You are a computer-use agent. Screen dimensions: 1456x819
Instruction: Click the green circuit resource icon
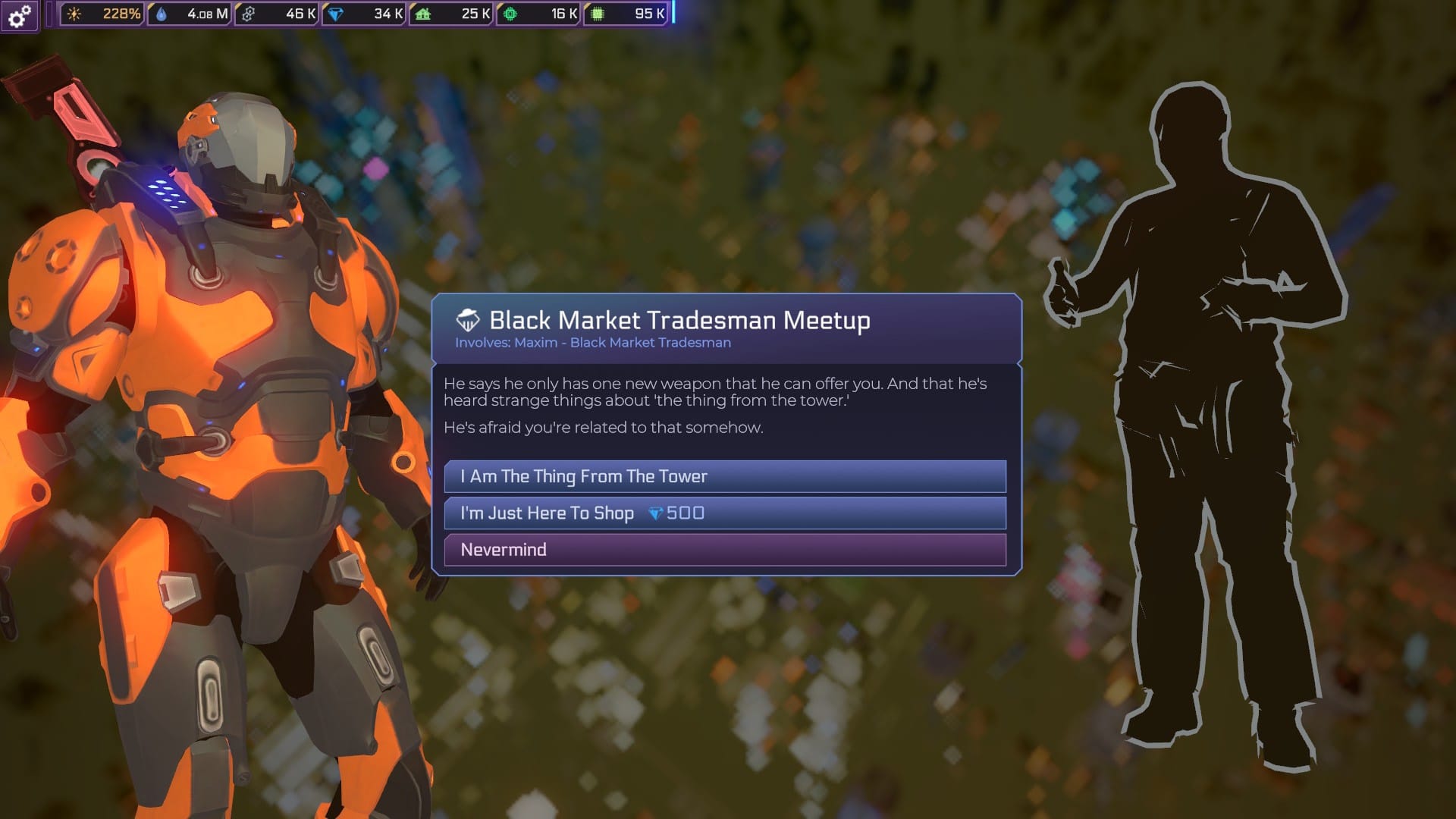click(x=509, y=12)
